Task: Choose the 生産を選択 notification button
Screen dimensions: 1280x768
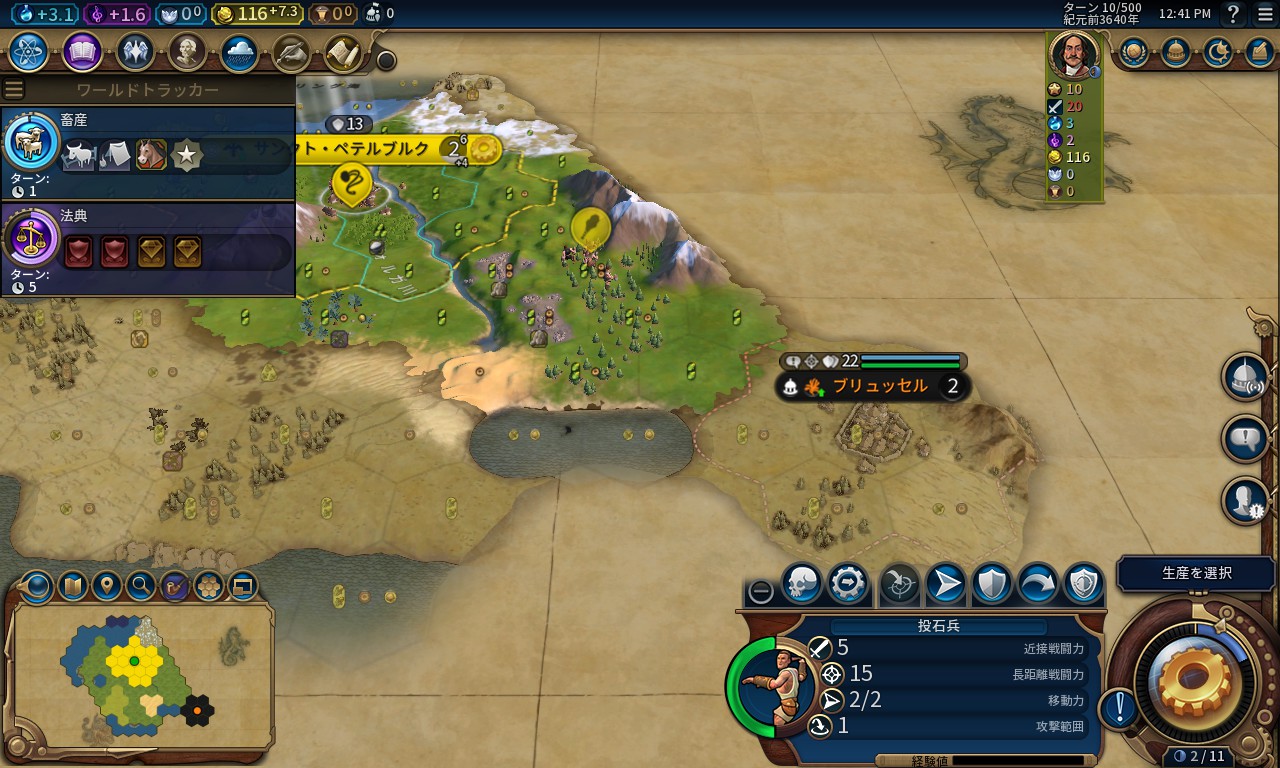Action: click(1196, 574)
